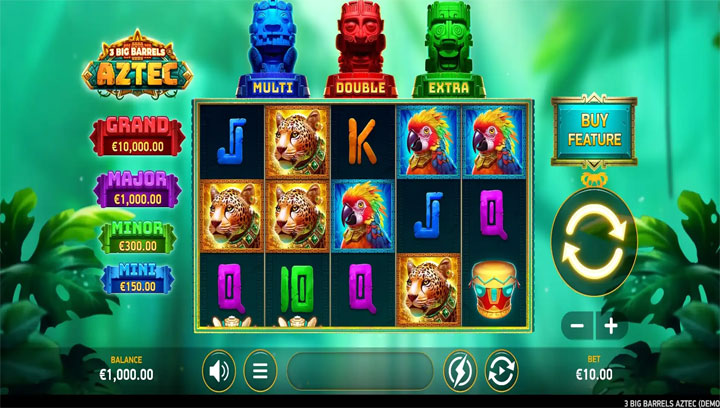Open the hamburger menu
This screenshot has width=720, height=408.
pyautogui.click(x=261, y=372)
